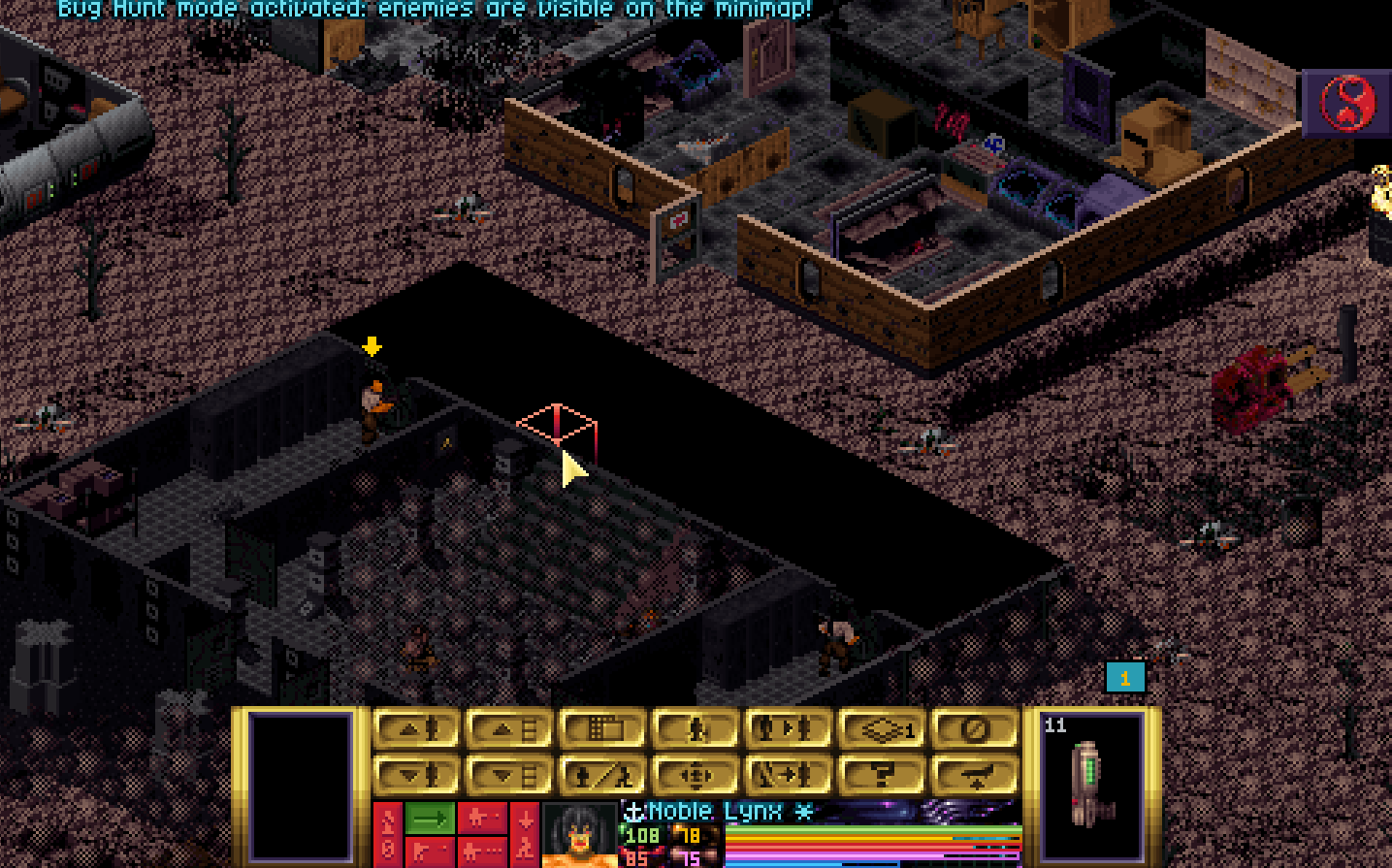This screenshot has width=1392, height=868.
Task: Deselect this unit and go to next
Action: (788, 775)
